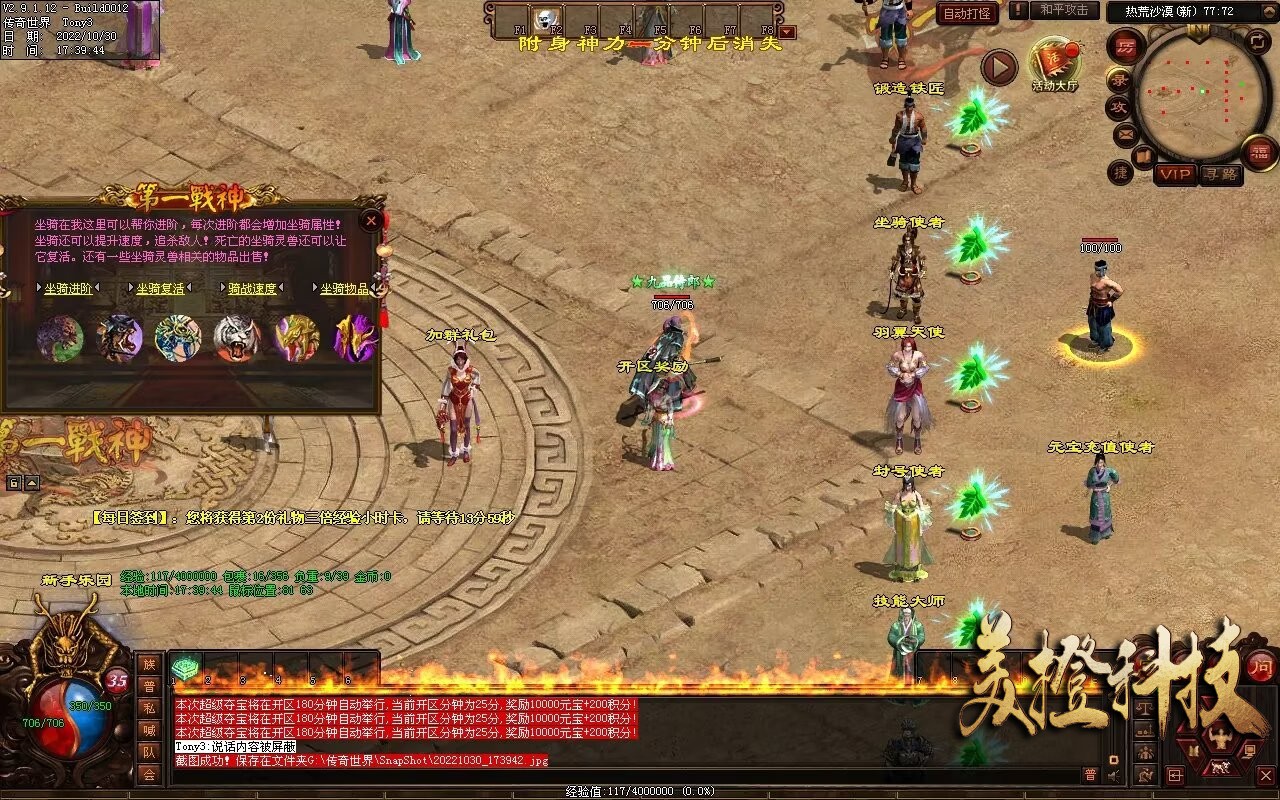
Task: Switch the 和平攻击 attack mode
Action: click(1063, 10)
